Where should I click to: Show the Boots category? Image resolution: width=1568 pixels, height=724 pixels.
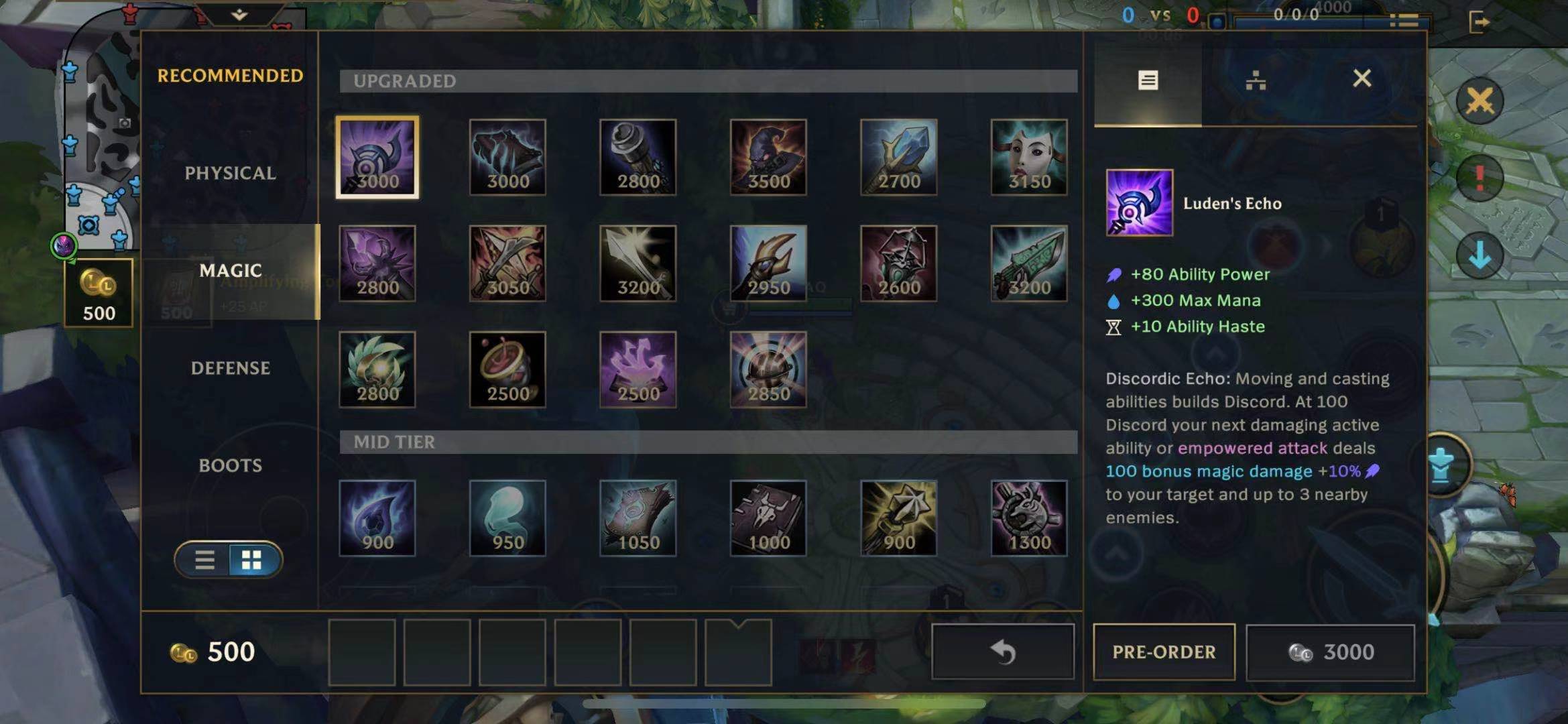tap(230, 465)
